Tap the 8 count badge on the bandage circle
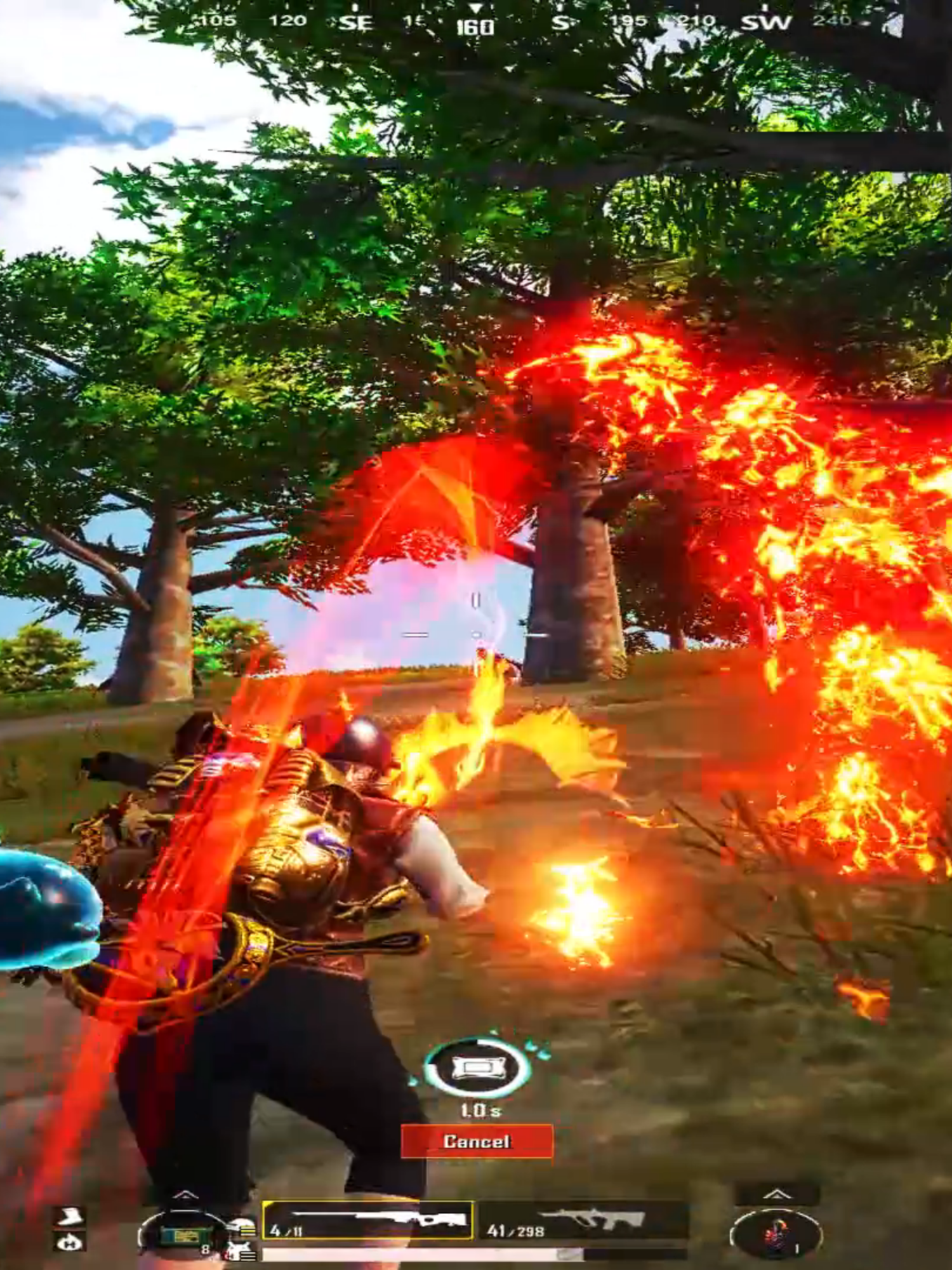The width and height of the screenshot is (952, 1270). (x=205, y=1250)
